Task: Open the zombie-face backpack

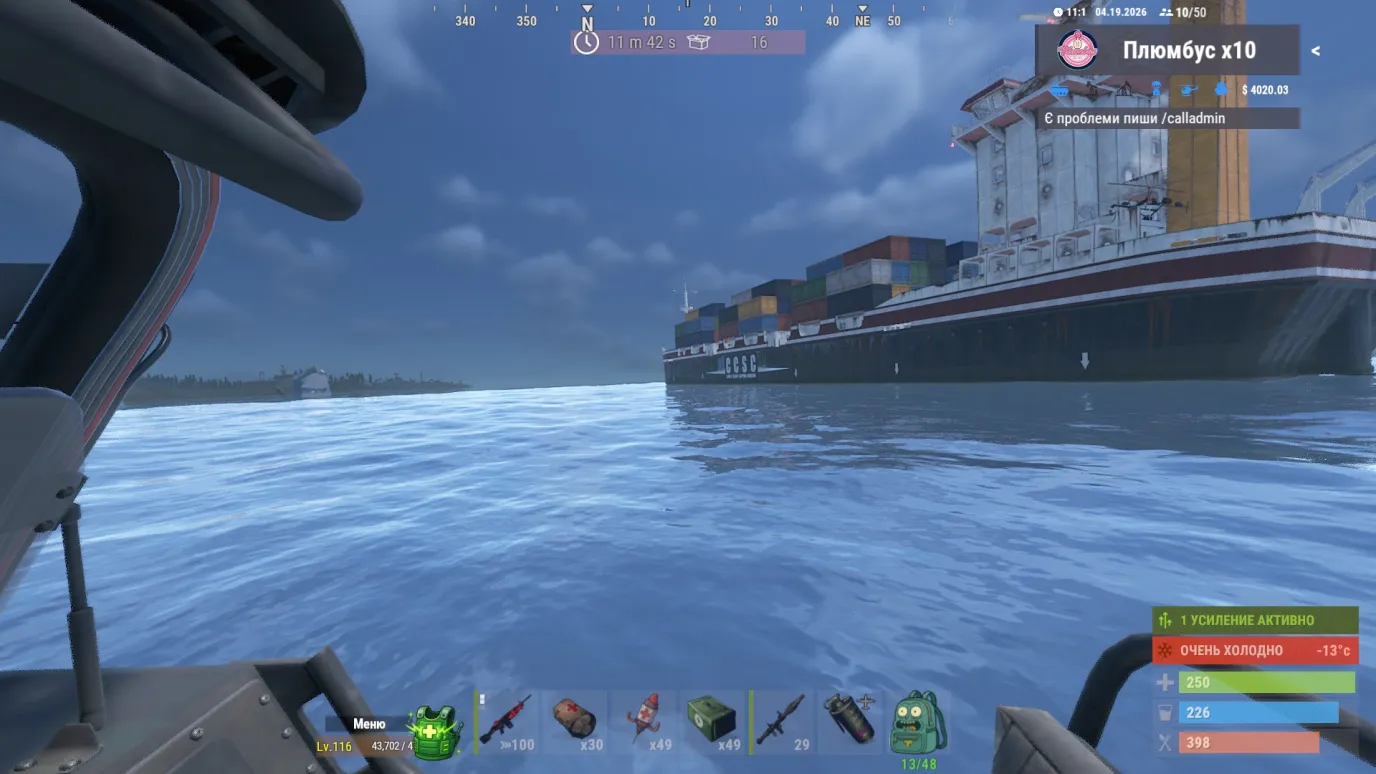Action: [x=916, y=722]
